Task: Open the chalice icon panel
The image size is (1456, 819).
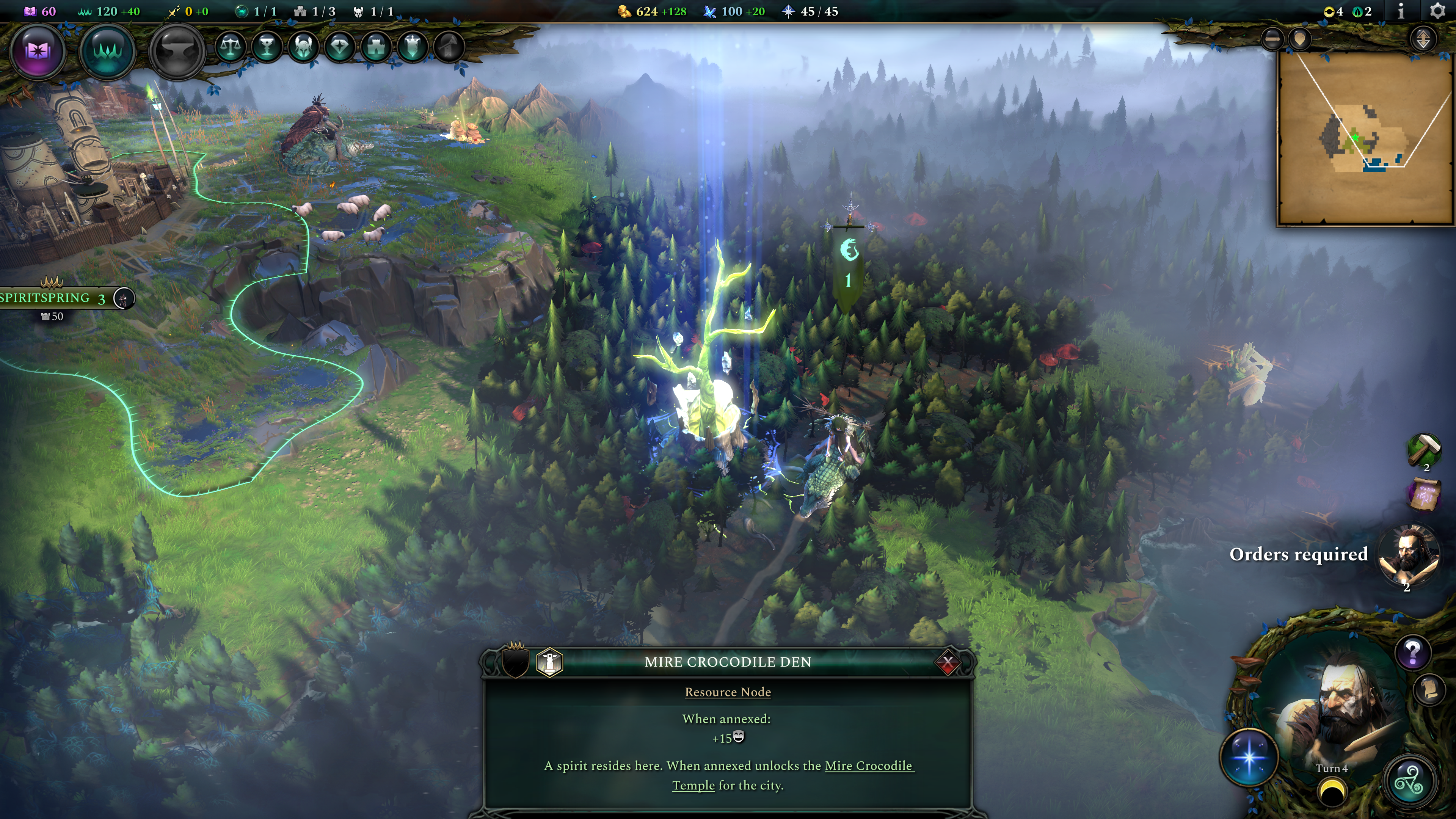Action: (267, 46)
